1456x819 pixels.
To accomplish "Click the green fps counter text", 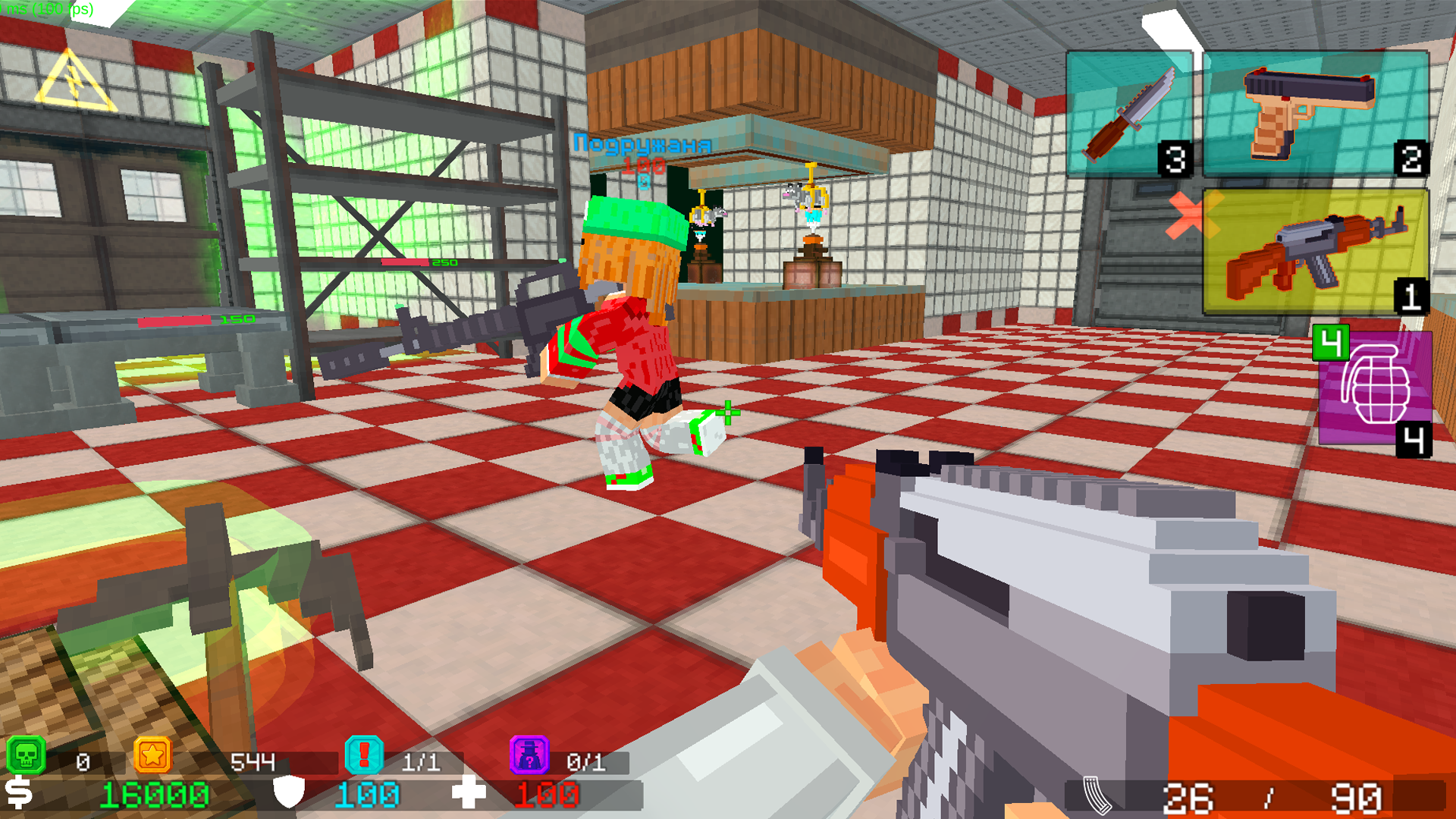I will coord(45,9).
